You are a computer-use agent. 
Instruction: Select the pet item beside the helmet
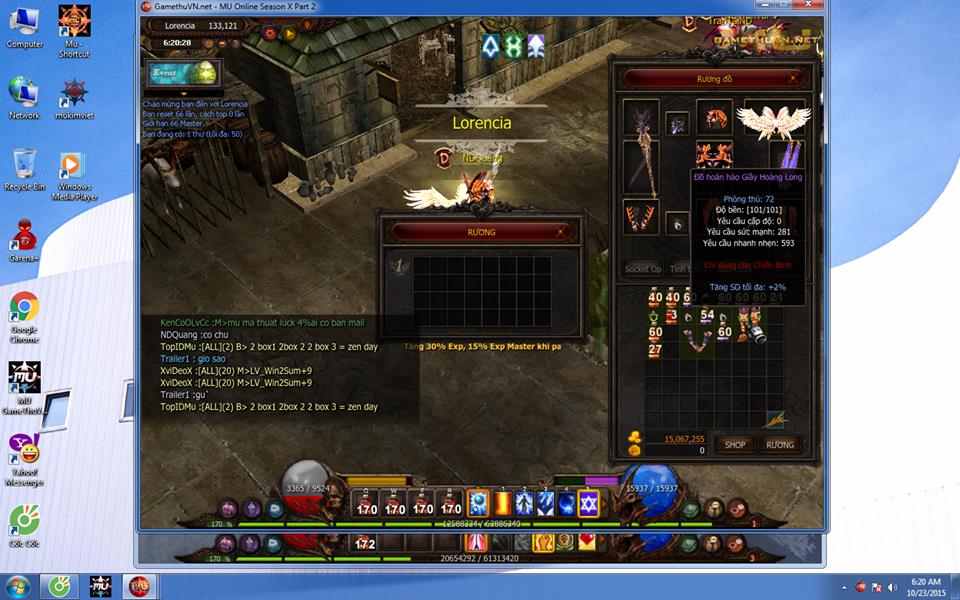coord(678,124)
